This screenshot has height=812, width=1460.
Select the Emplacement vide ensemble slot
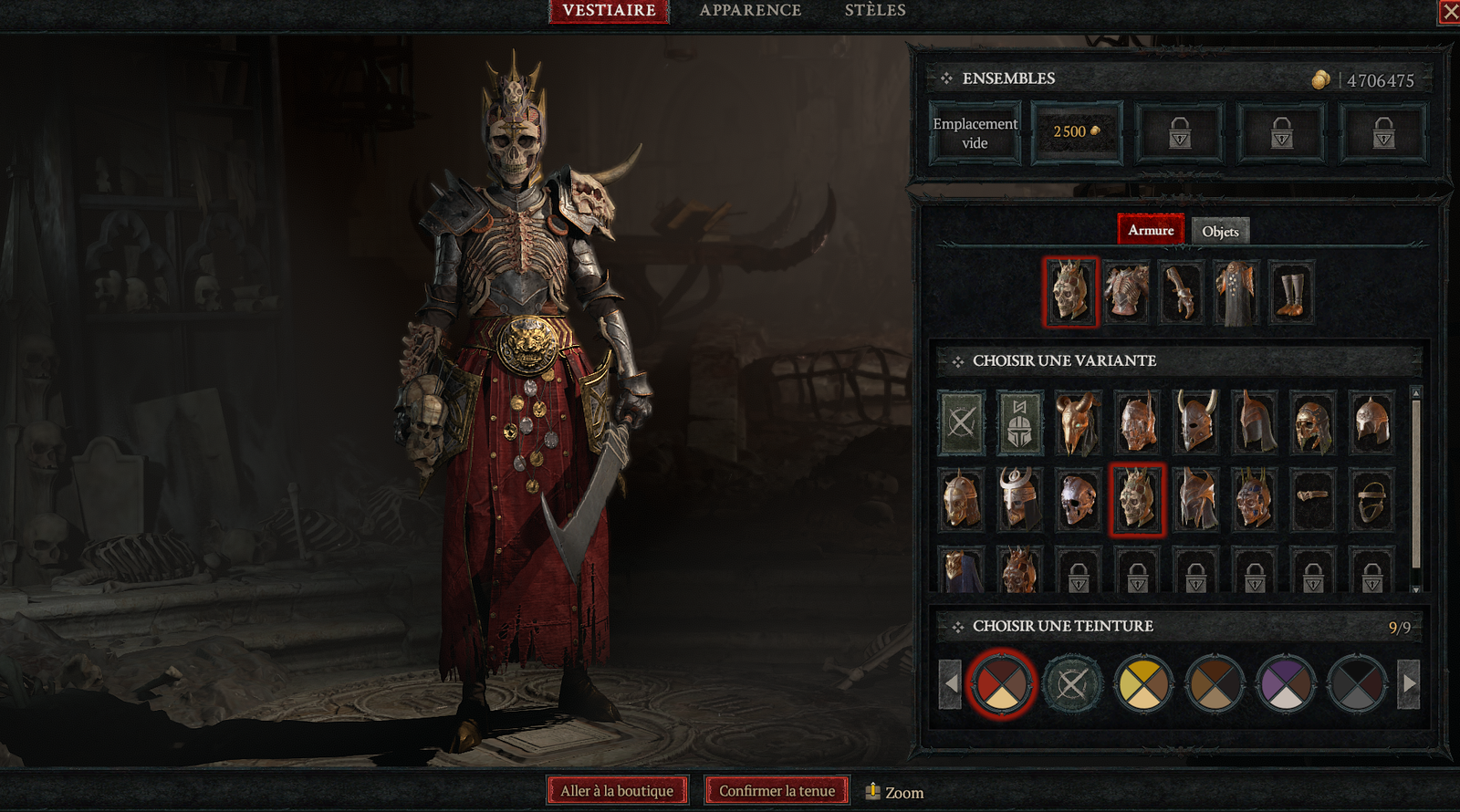975,133
